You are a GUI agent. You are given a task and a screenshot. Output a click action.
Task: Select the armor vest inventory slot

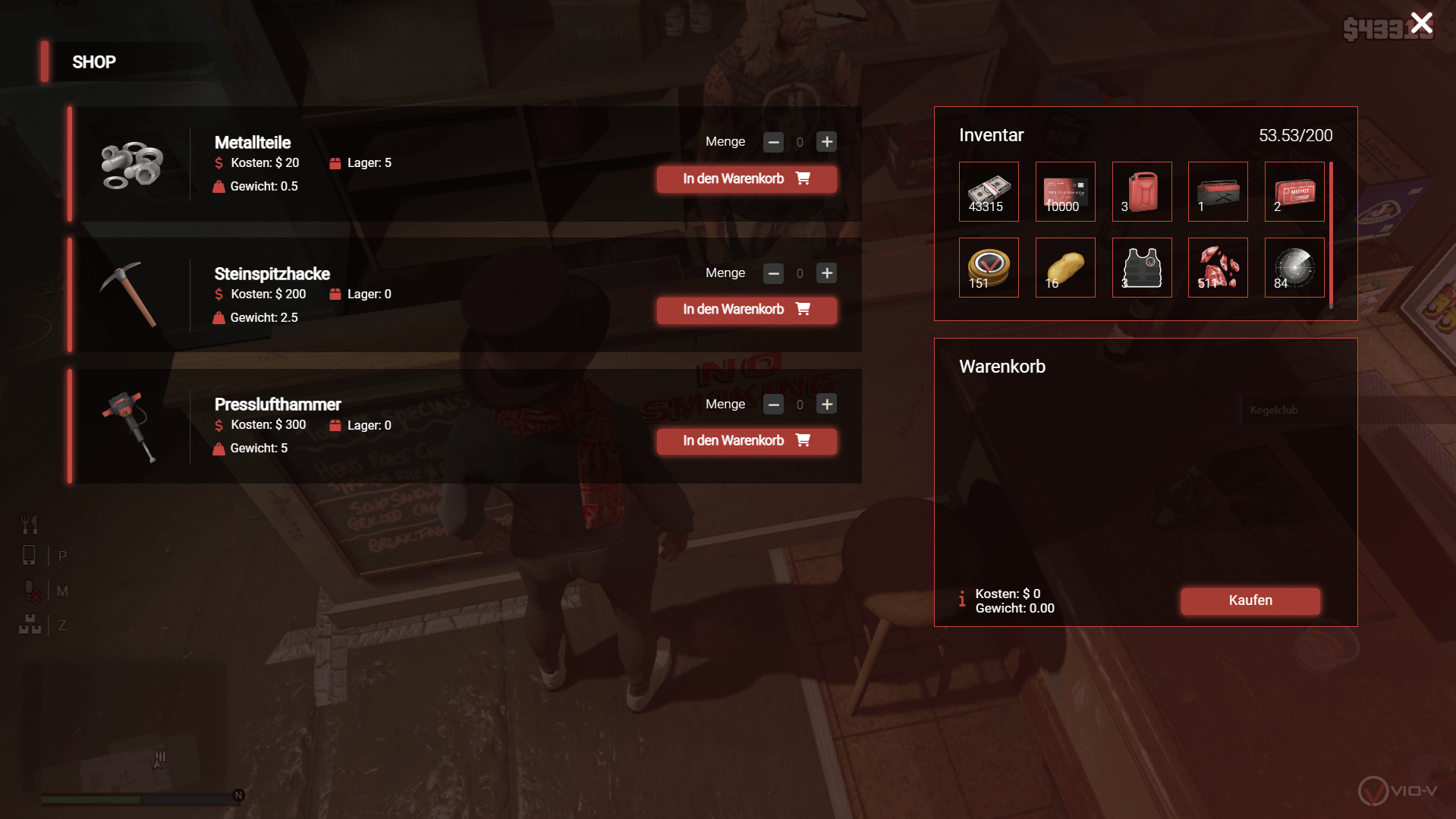point(1141,267)
